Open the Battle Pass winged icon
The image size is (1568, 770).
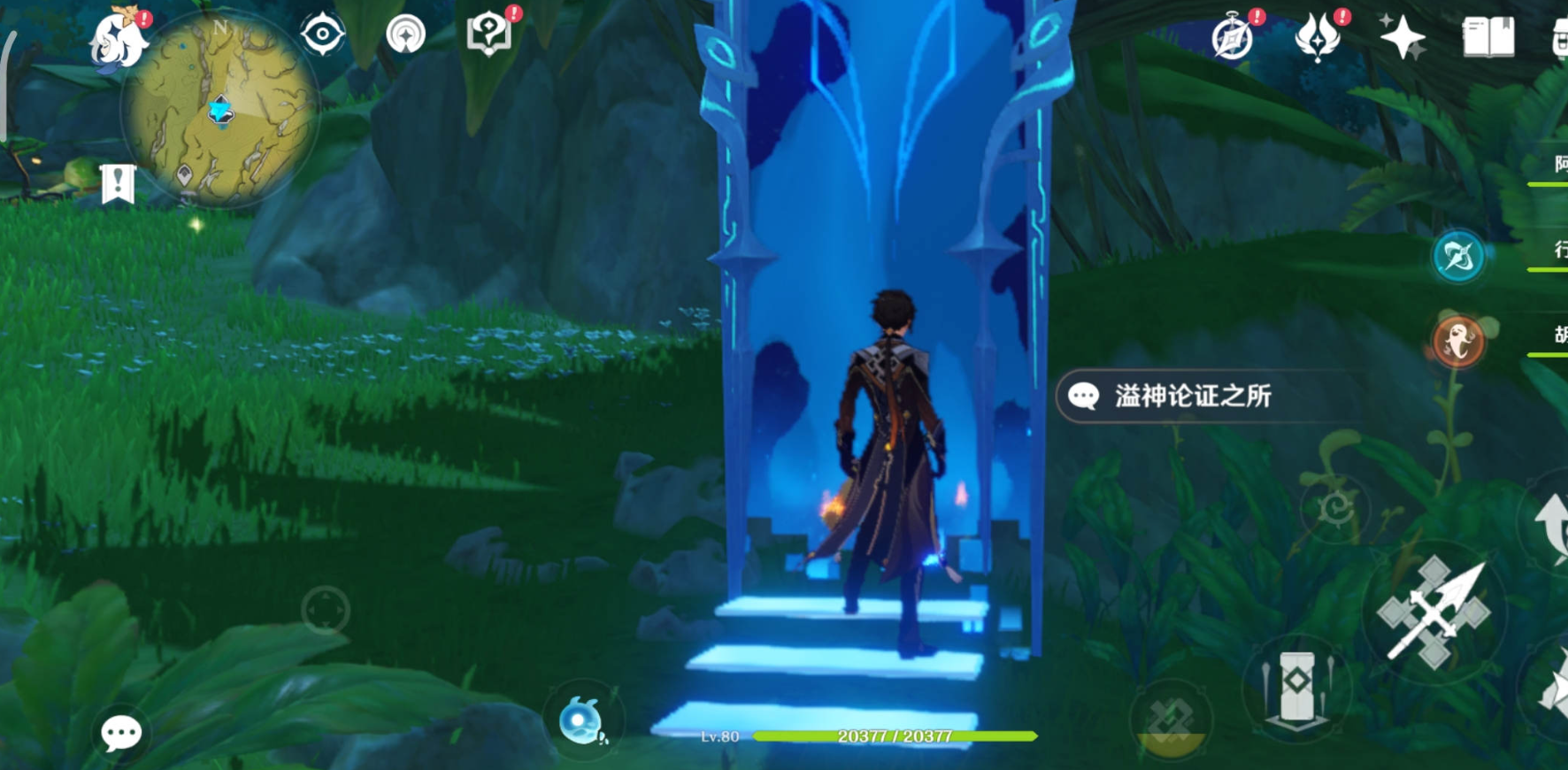click(x=1318, y=37)
